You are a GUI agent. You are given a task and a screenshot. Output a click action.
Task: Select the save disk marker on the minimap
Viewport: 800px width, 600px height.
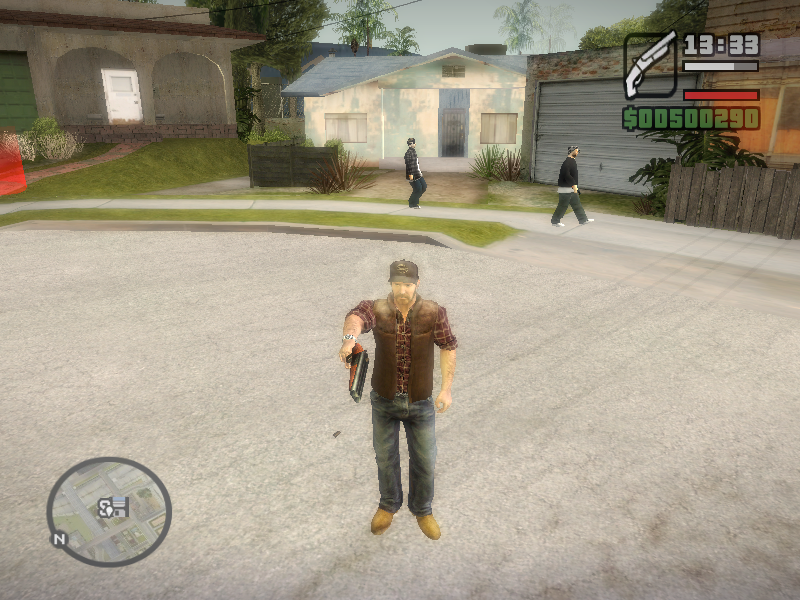(x=120, y=507)
